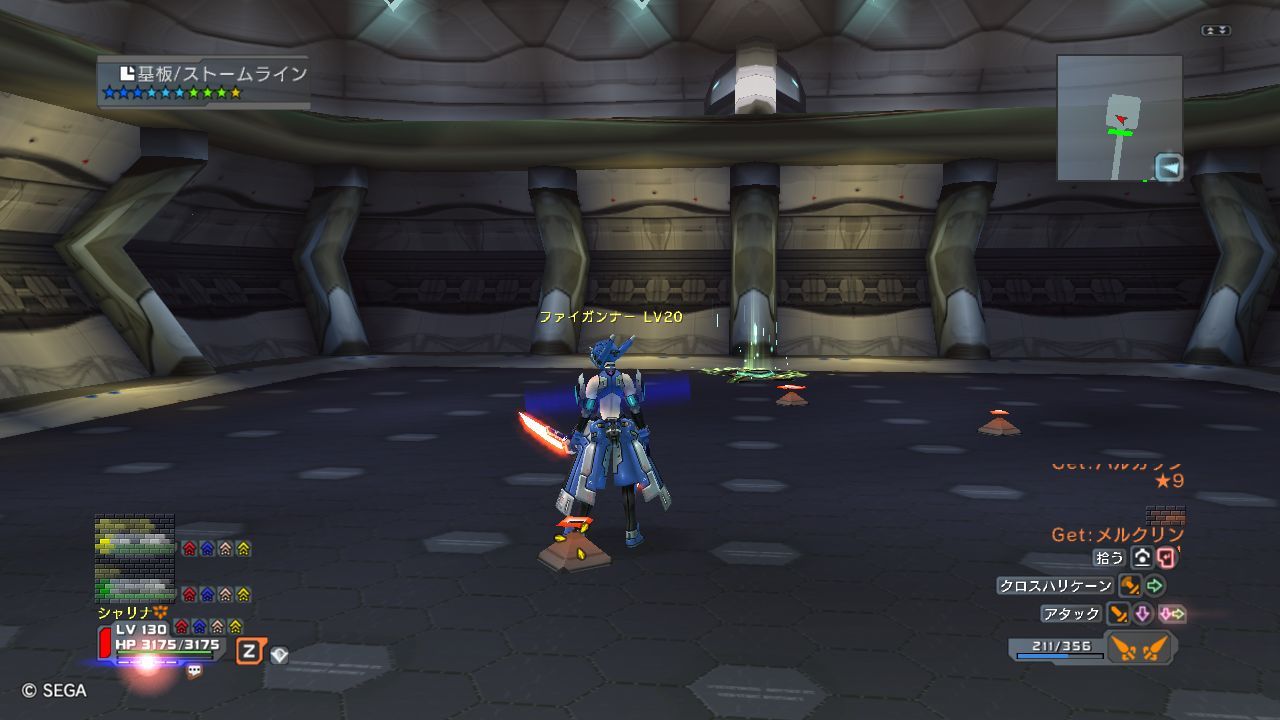Click the second party member's pixelated portrait
1280x720 pixels.
pos(134,585)
